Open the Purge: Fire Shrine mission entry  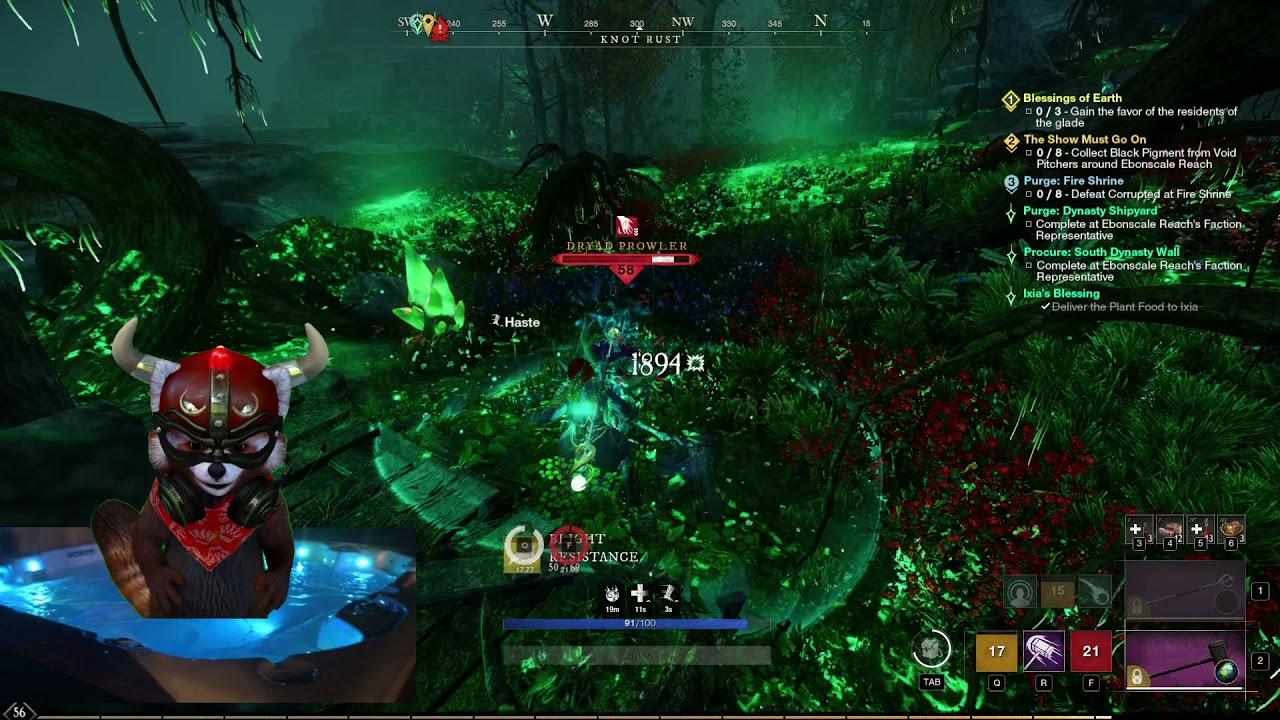(x=1073, y=181)
